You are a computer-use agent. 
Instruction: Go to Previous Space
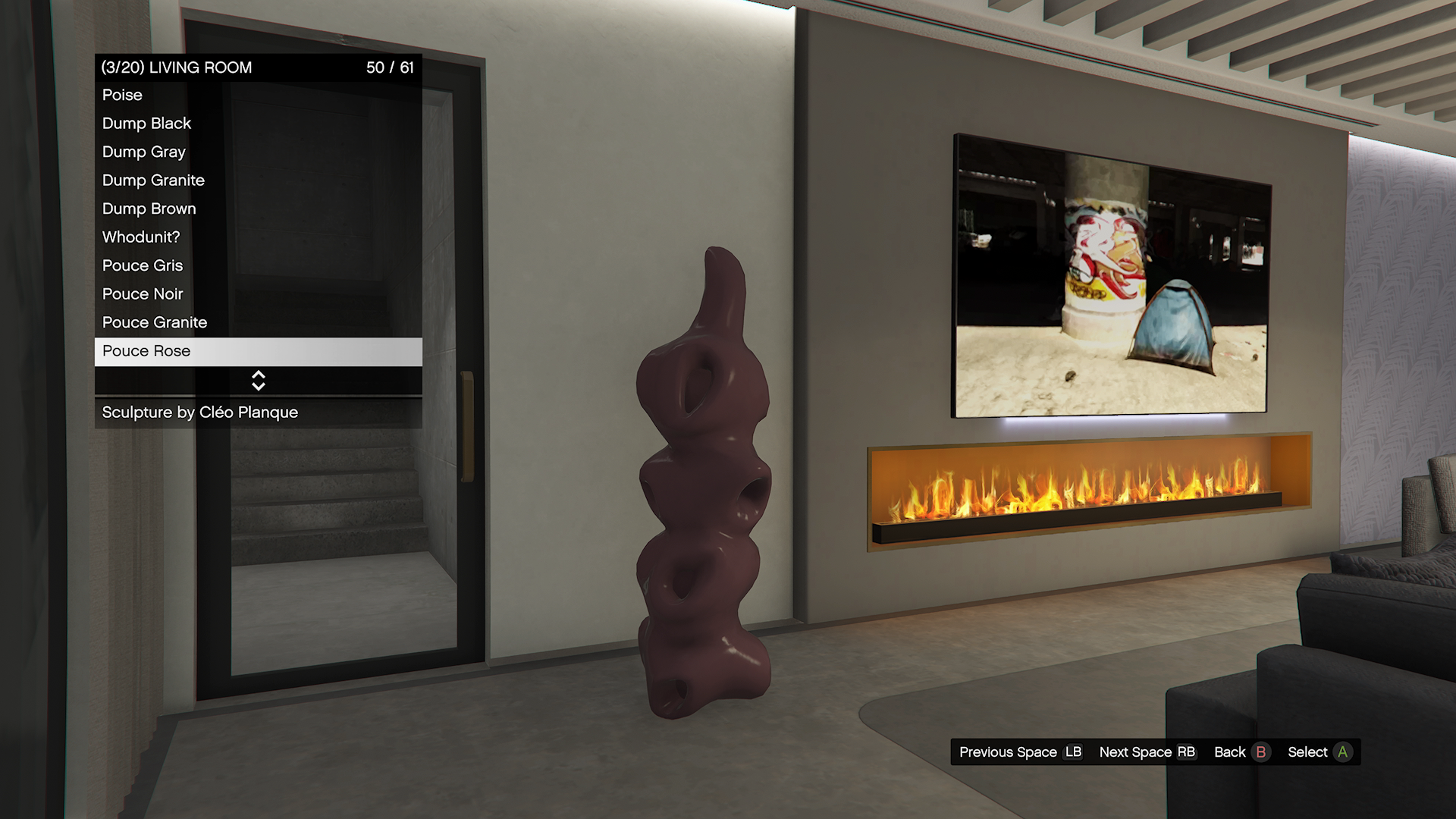click(1020, 752)
